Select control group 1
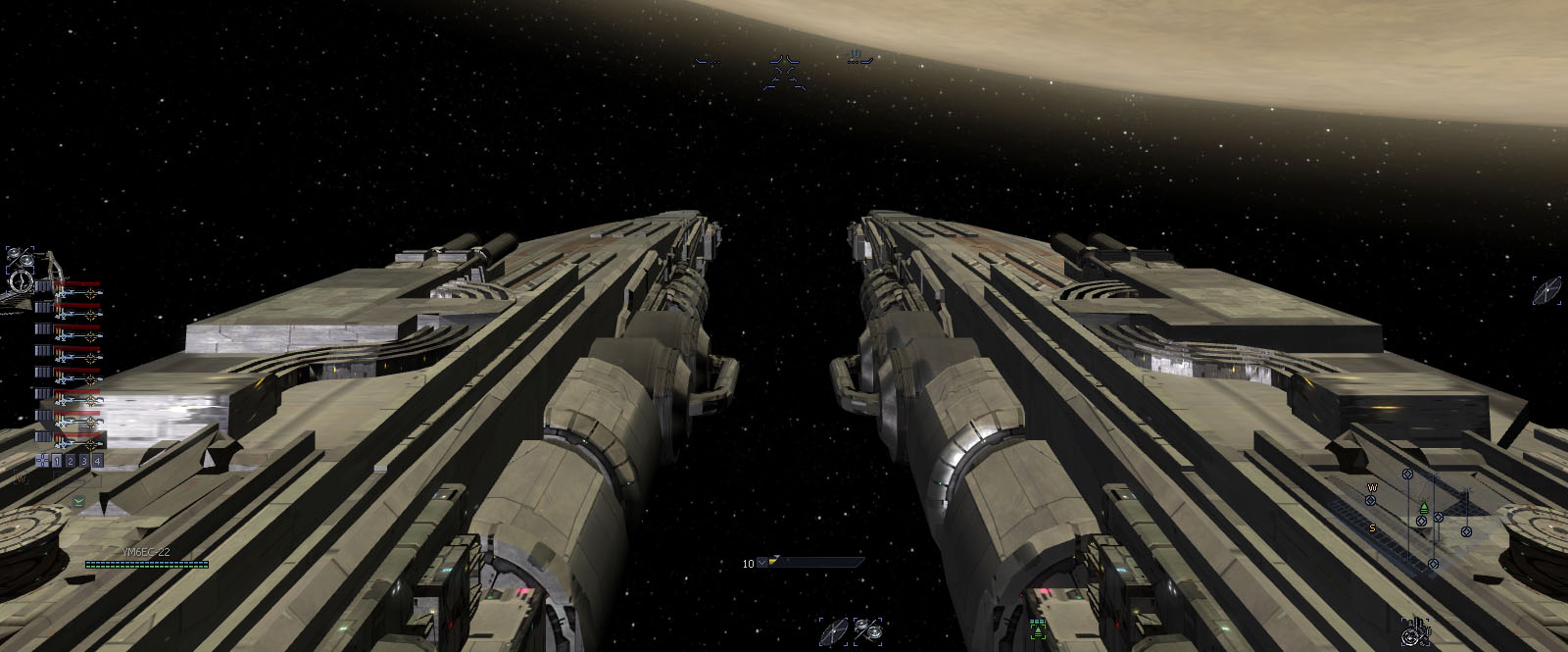The width and height of the screenshot is (1568, 652). [x=57, y=461]
